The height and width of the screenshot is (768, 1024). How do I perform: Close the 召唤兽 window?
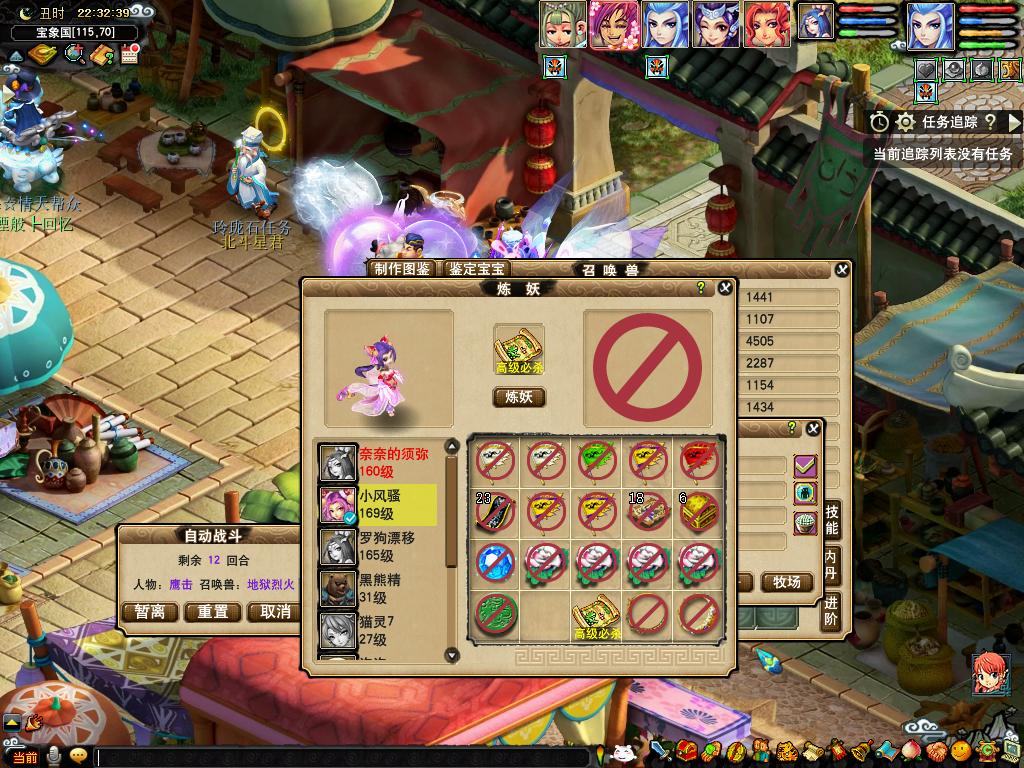point(842,269)
